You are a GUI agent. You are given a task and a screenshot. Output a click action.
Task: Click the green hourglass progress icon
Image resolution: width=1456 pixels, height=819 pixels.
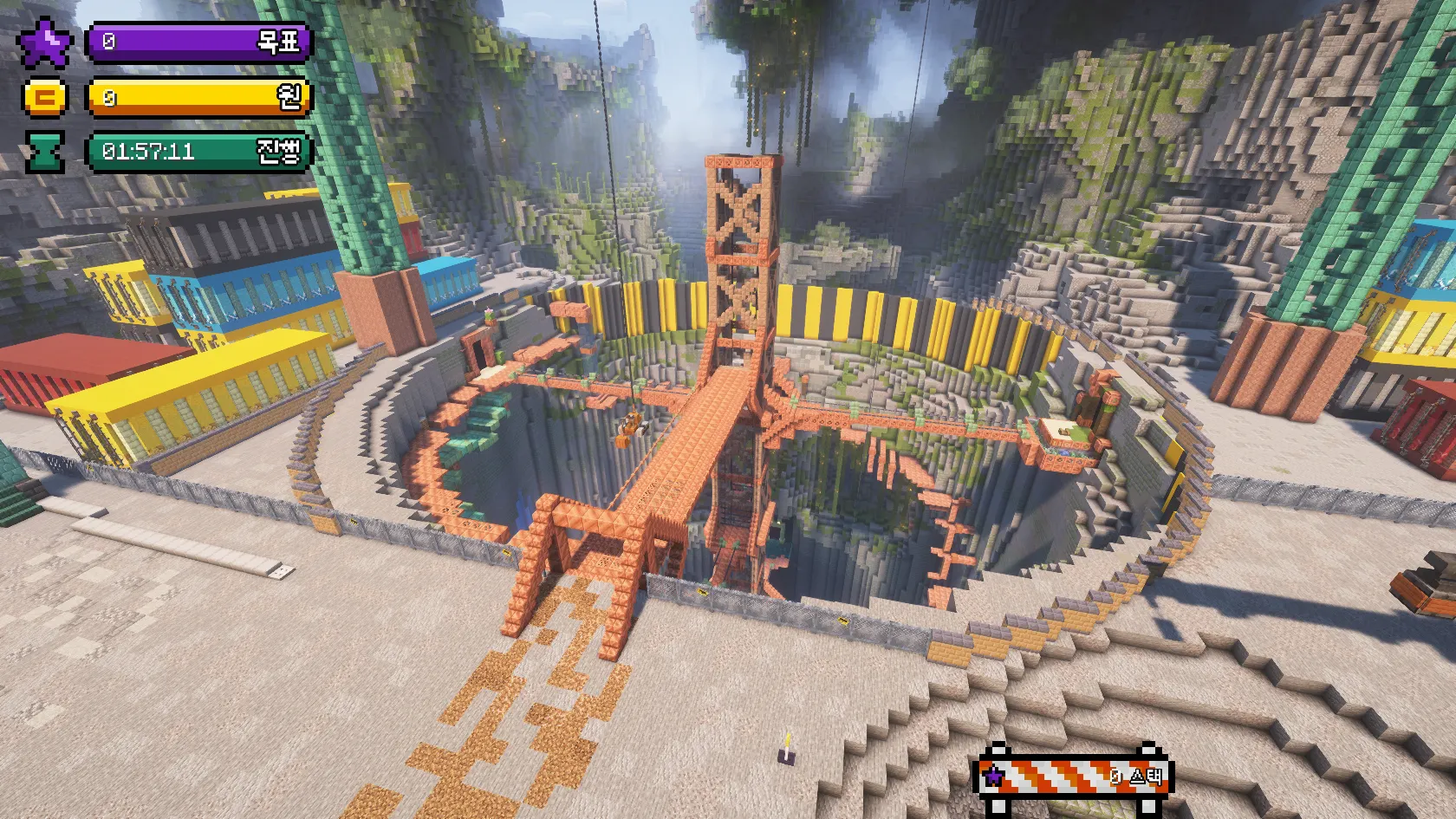tap(44, 152)
